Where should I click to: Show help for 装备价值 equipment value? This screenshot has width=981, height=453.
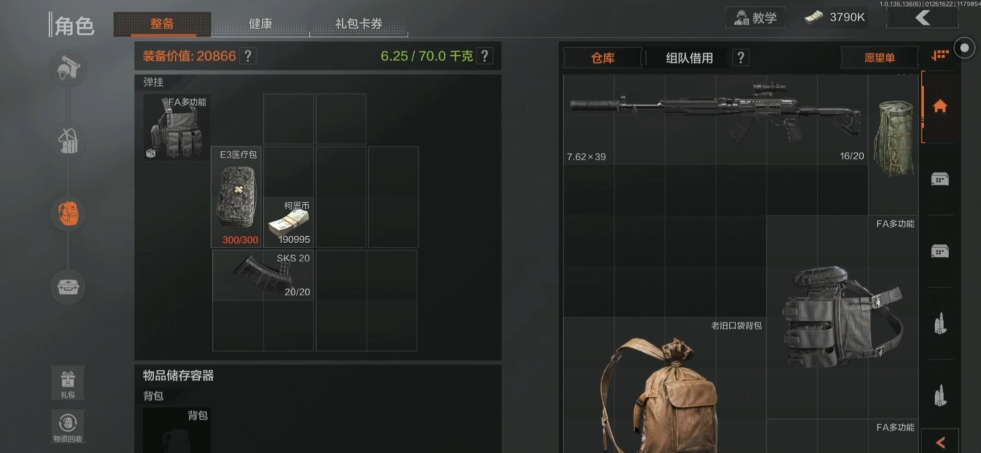pyautogui.click(x=248, y=56)
